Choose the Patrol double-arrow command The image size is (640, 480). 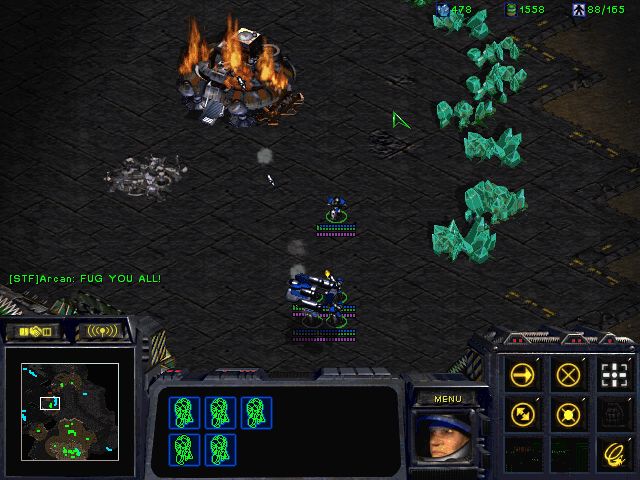[523, 412]
